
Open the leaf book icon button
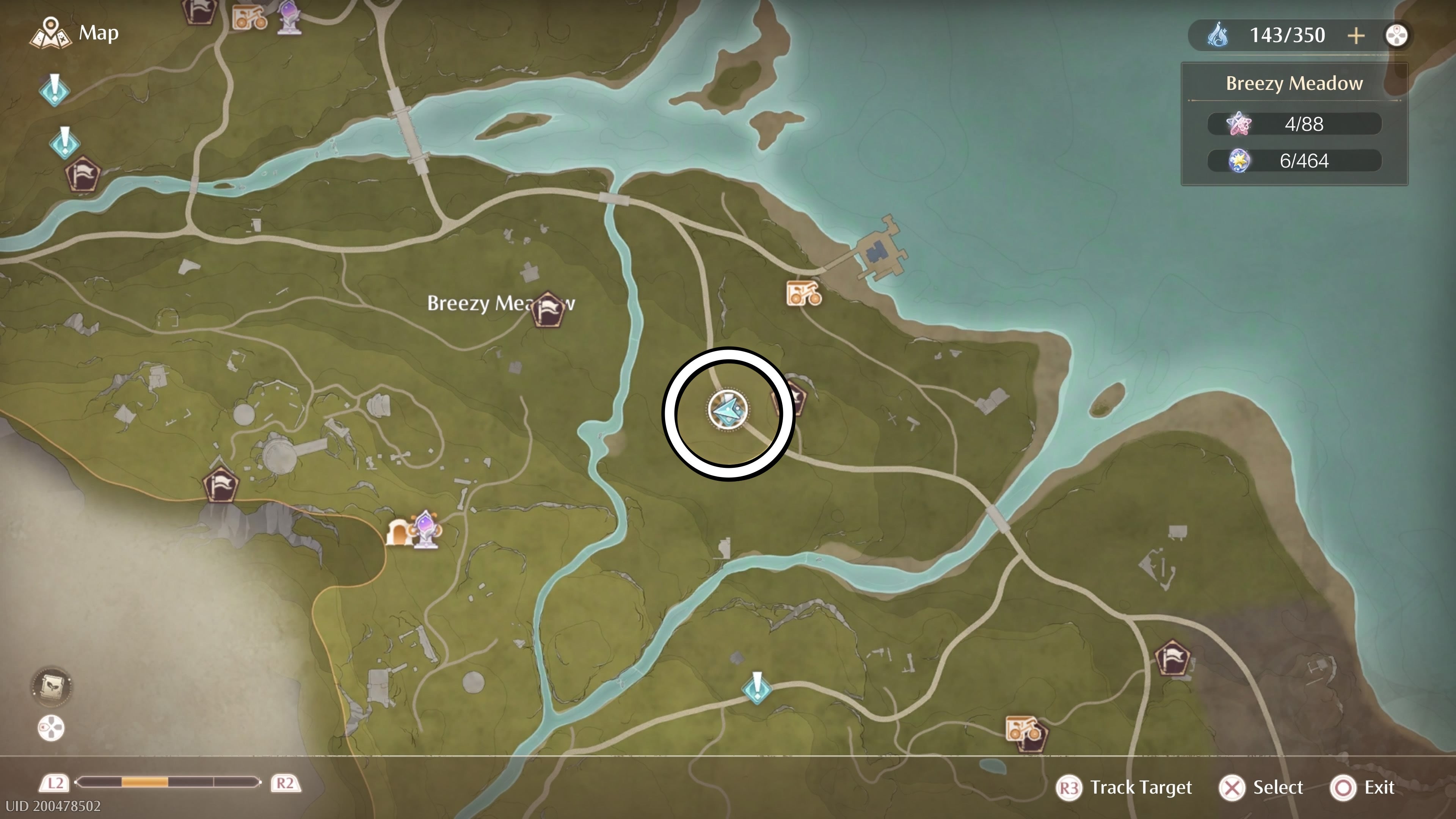[51, 686]
